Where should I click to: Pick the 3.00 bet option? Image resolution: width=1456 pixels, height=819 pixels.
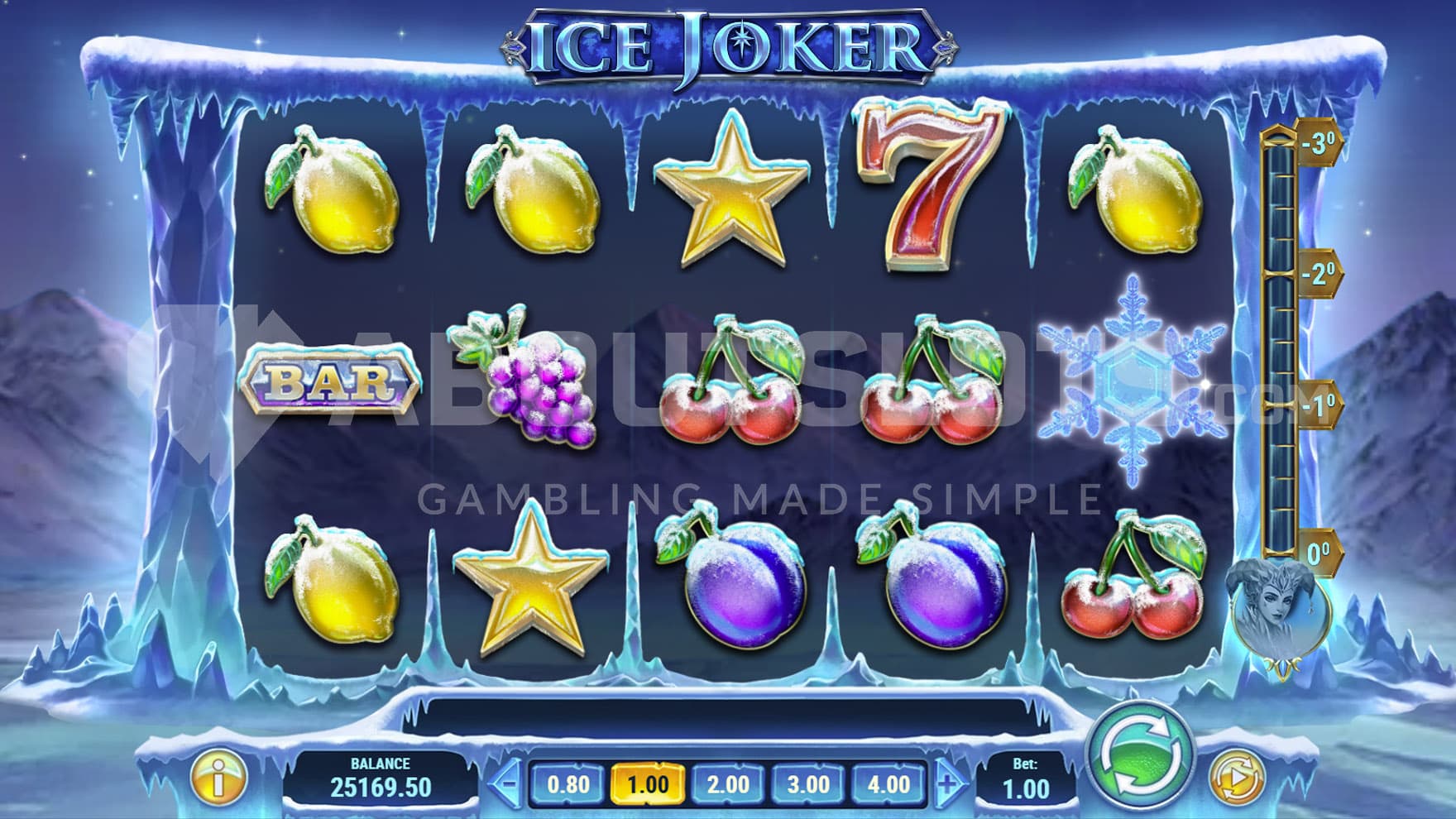tap(807, 783)
